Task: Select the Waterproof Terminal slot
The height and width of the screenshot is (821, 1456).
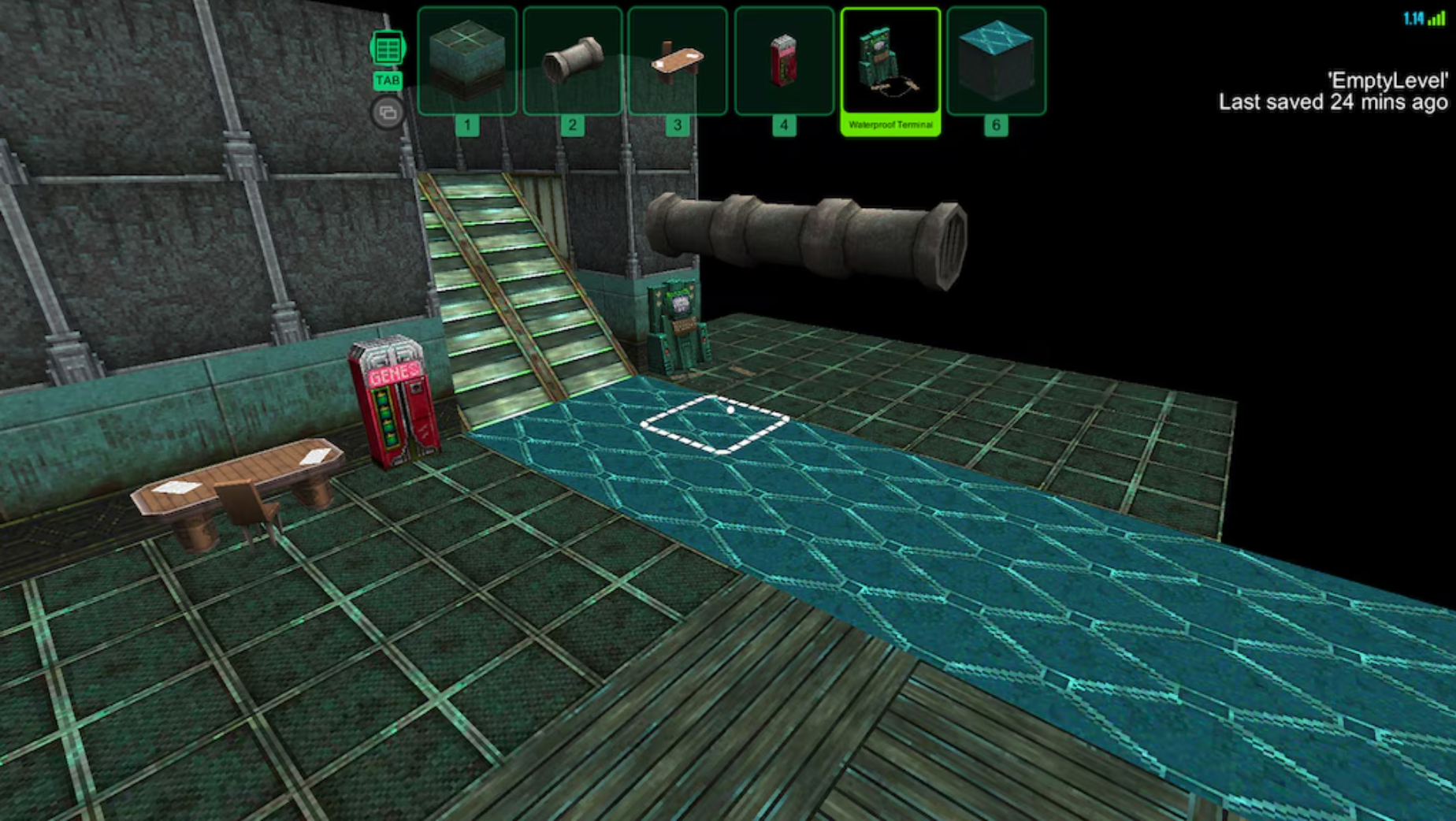Action: 890,63
